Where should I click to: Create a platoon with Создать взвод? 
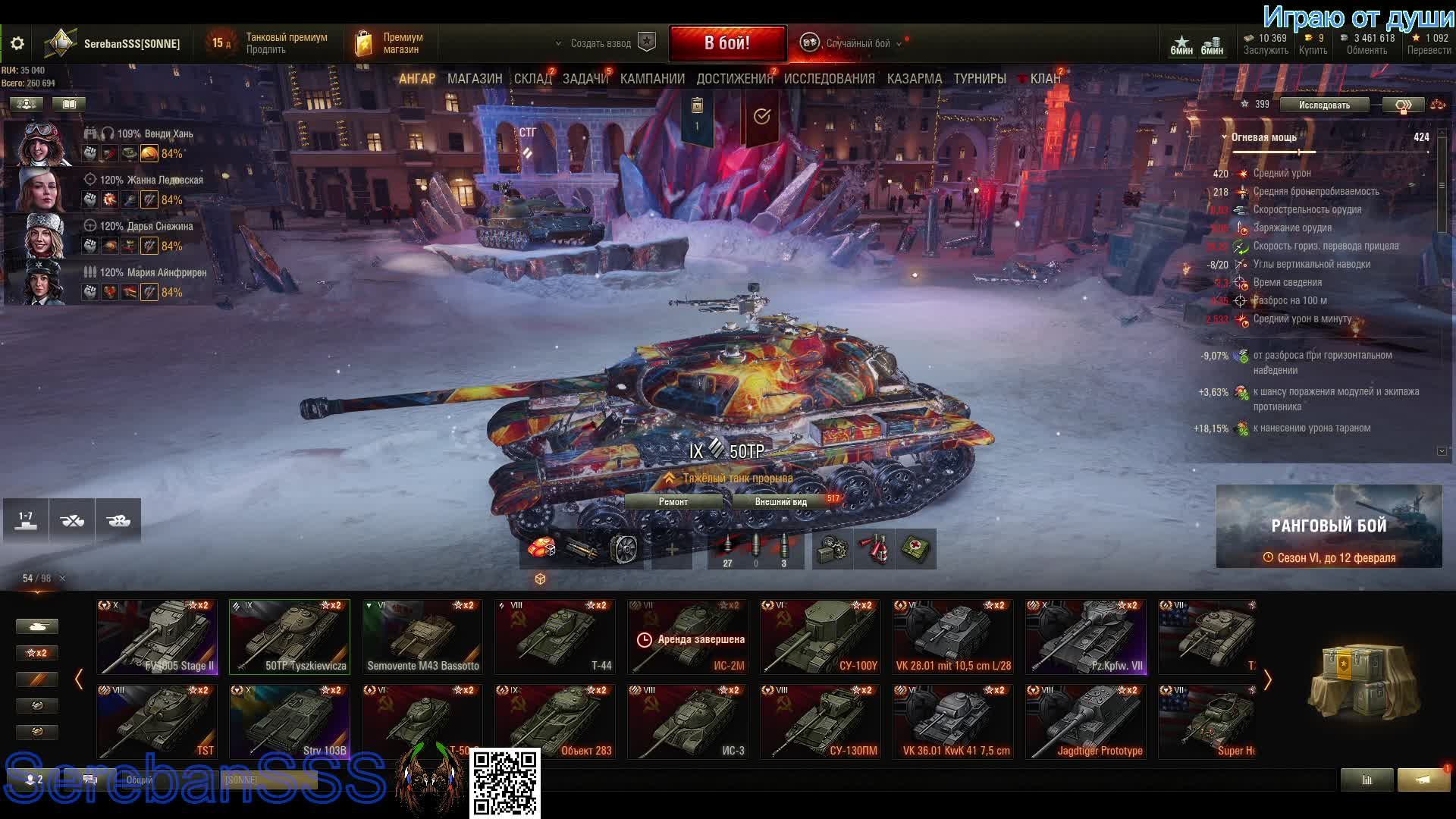tap(601, 43)
